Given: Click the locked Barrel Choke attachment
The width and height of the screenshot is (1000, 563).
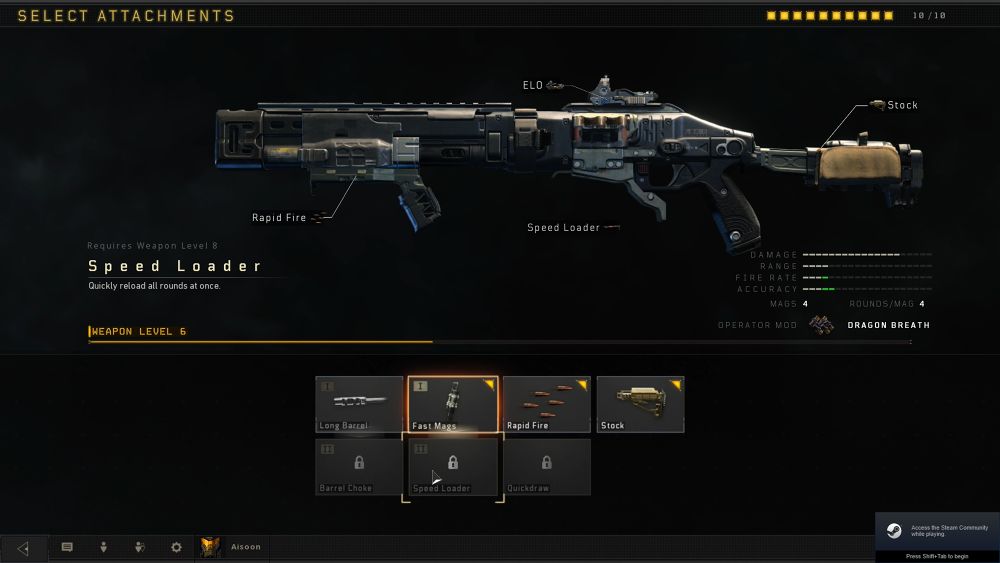Looking at the screenshot, I should pos(359,466).
